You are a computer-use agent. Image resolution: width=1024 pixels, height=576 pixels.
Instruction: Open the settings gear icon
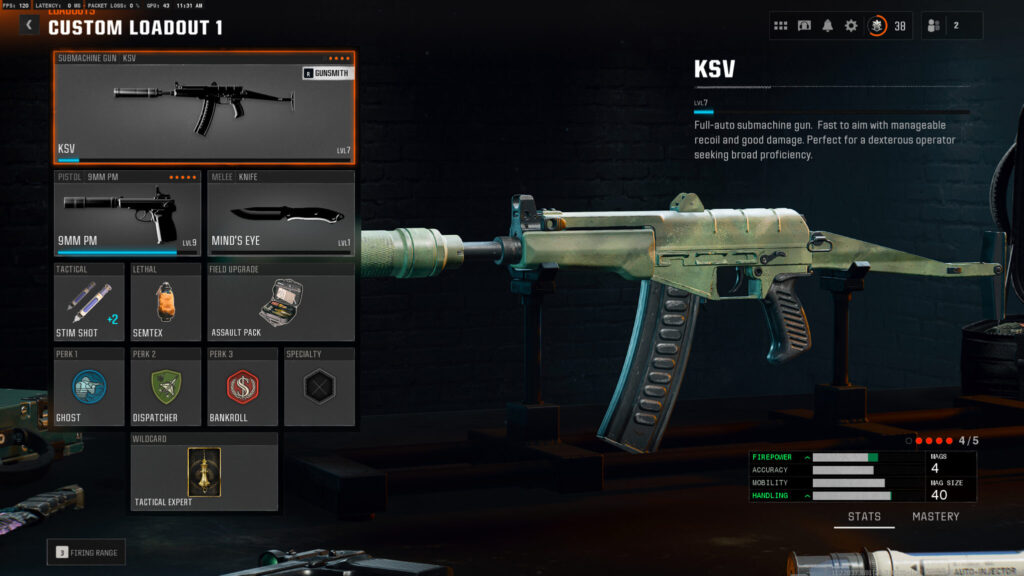tap(851, 26)
